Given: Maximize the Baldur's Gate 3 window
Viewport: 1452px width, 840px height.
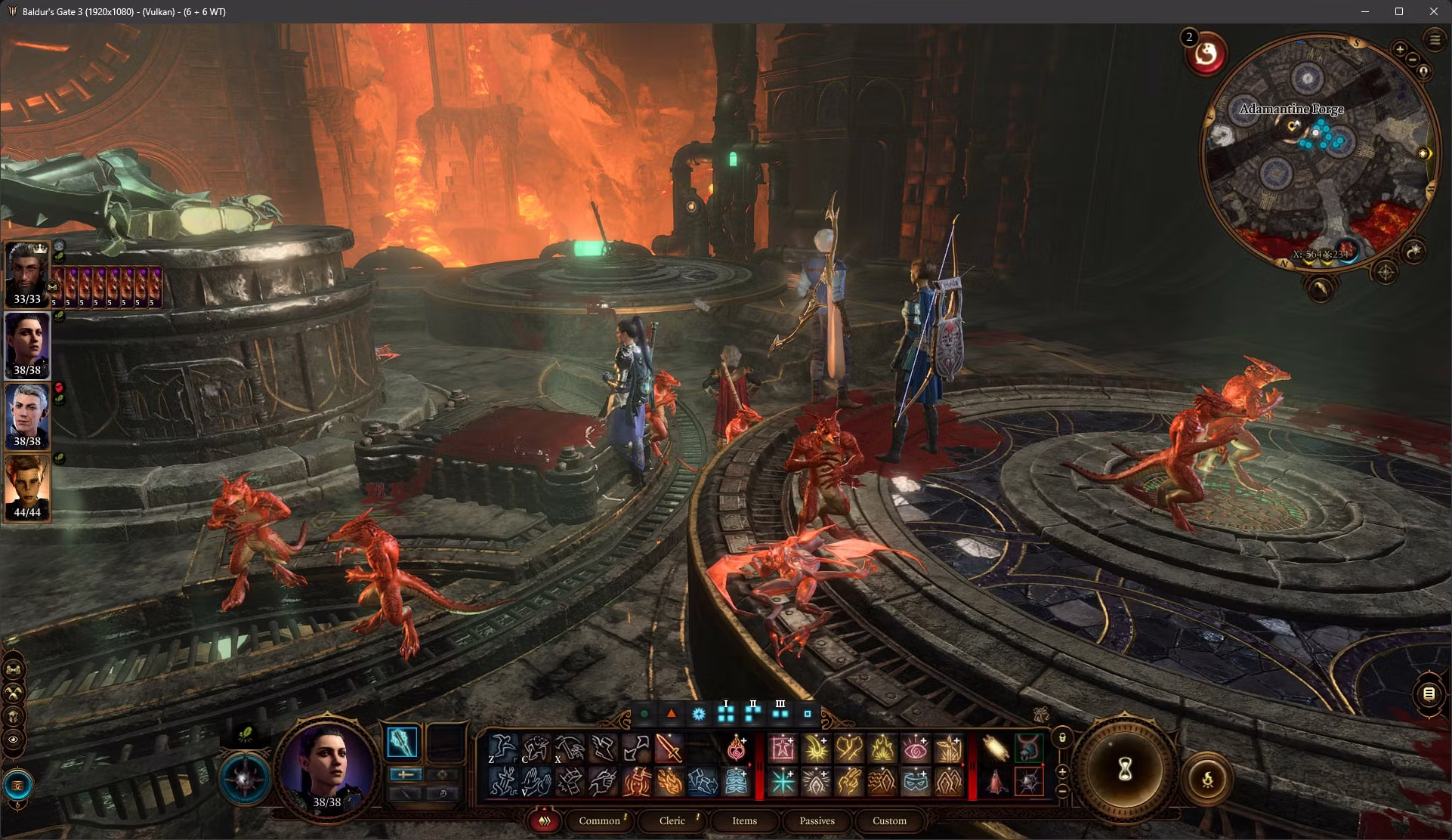Looking at the screenshot, I should pos(1398,11).
